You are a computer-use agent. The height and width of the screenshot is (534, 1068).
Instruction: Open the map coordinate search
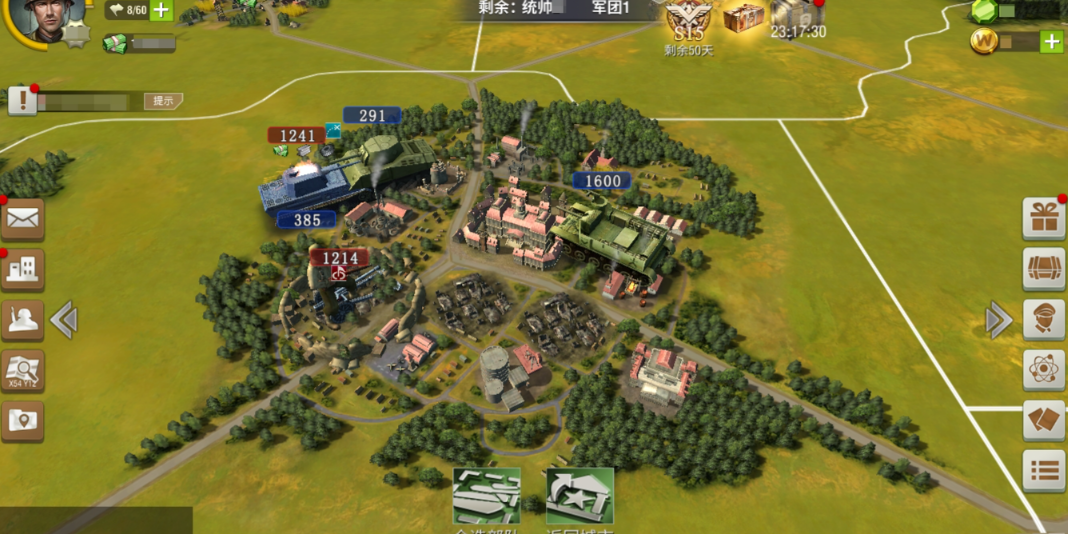click(x=22, y=371)
